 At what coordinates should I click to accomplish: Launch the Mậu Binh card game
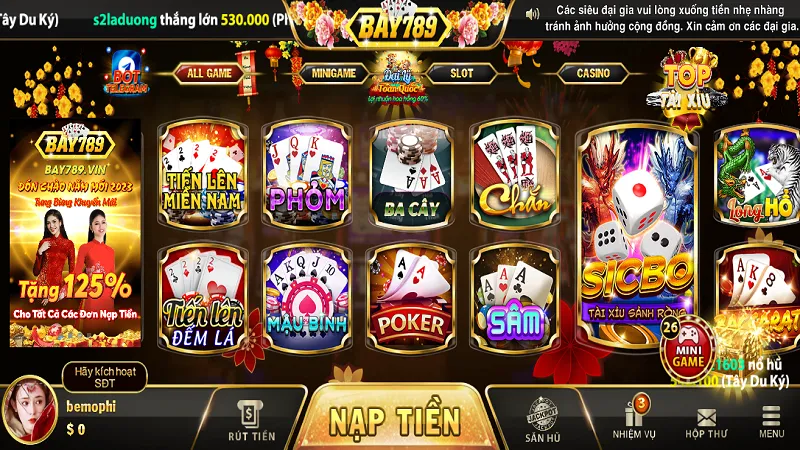307,294
